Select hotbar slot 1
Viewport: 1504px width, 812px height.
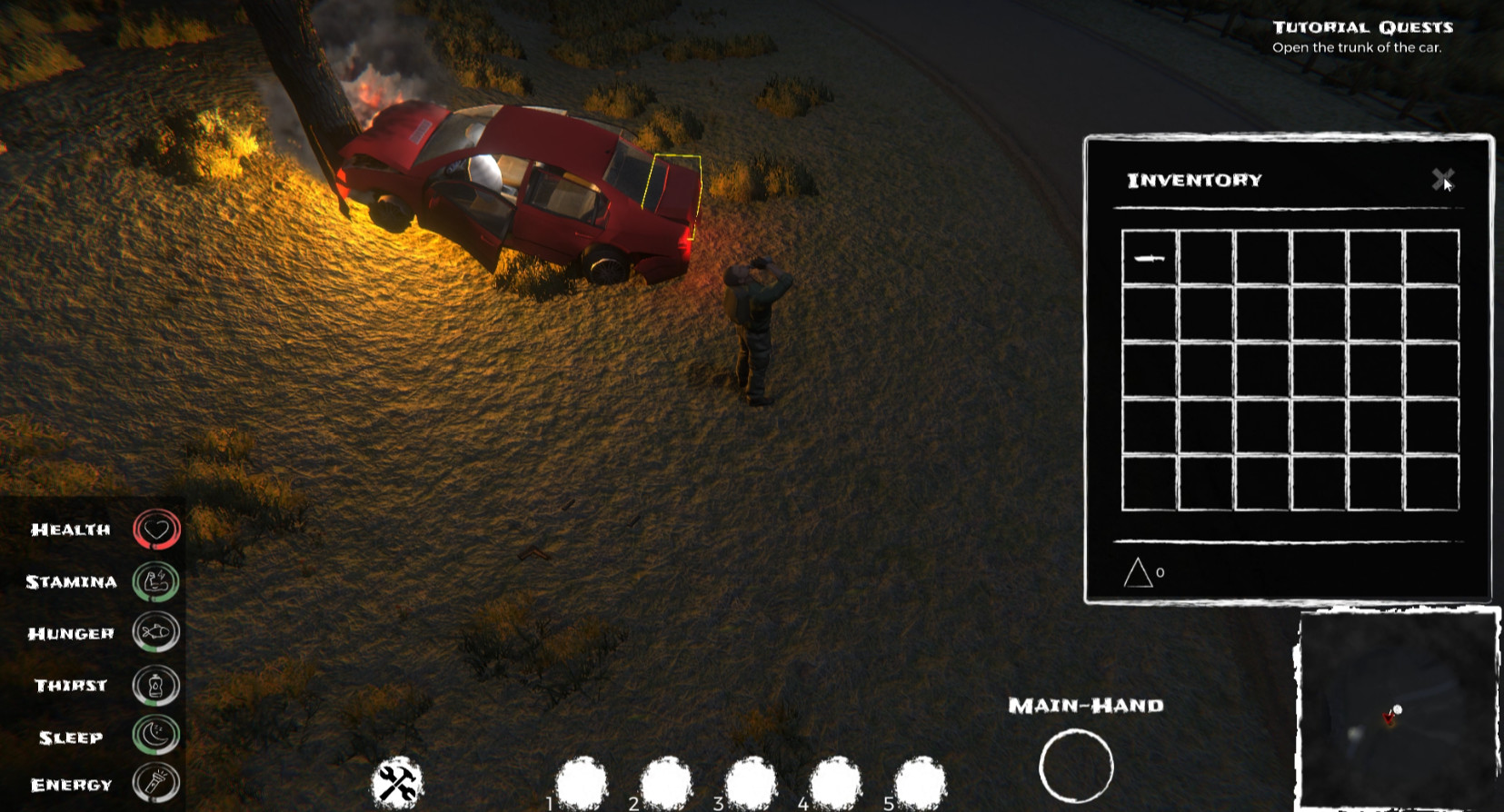pos(581,779)
